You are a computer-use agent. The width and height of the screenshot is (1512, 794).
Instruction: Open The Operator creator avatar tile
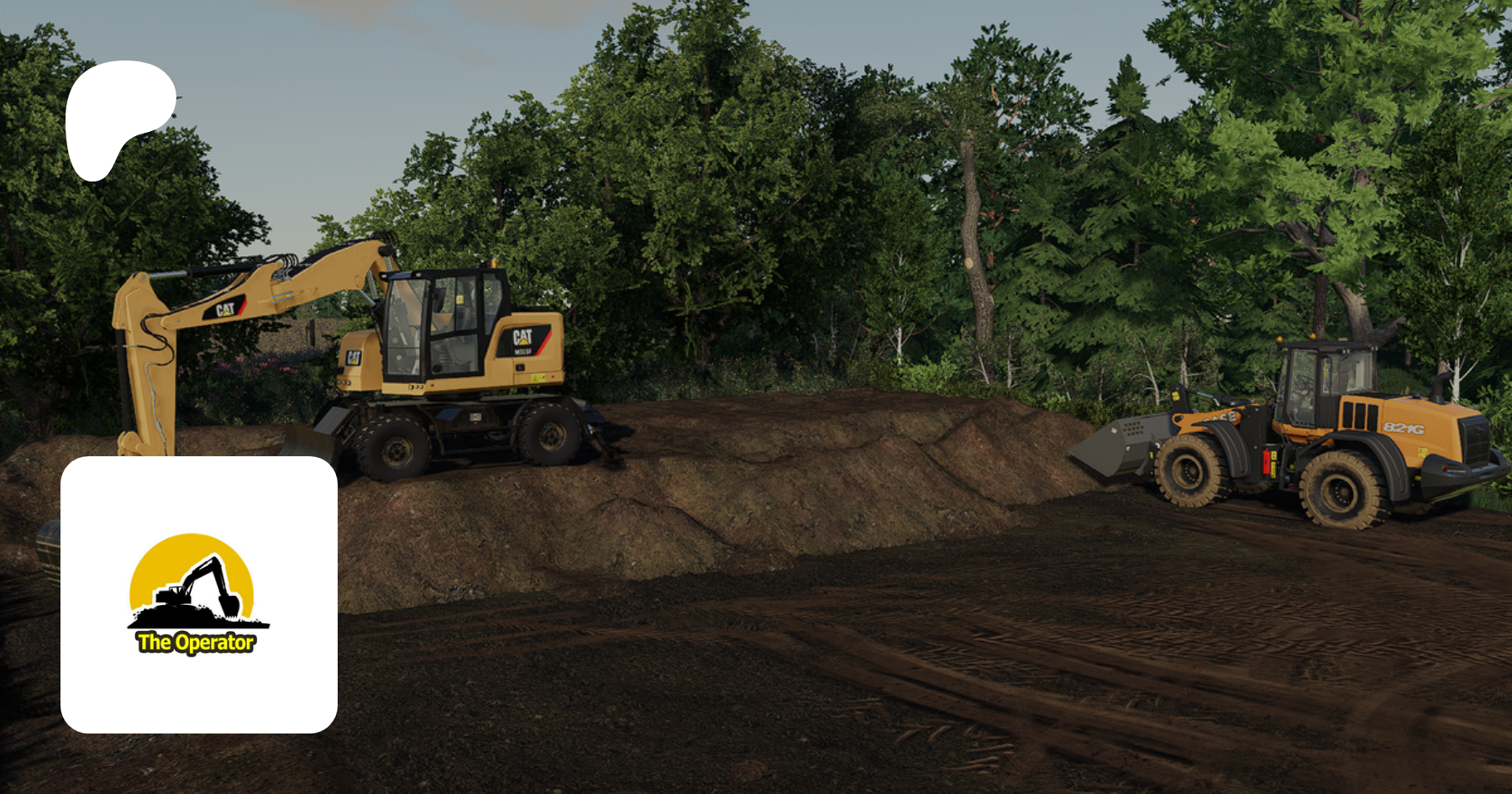[x=199, y=594]
